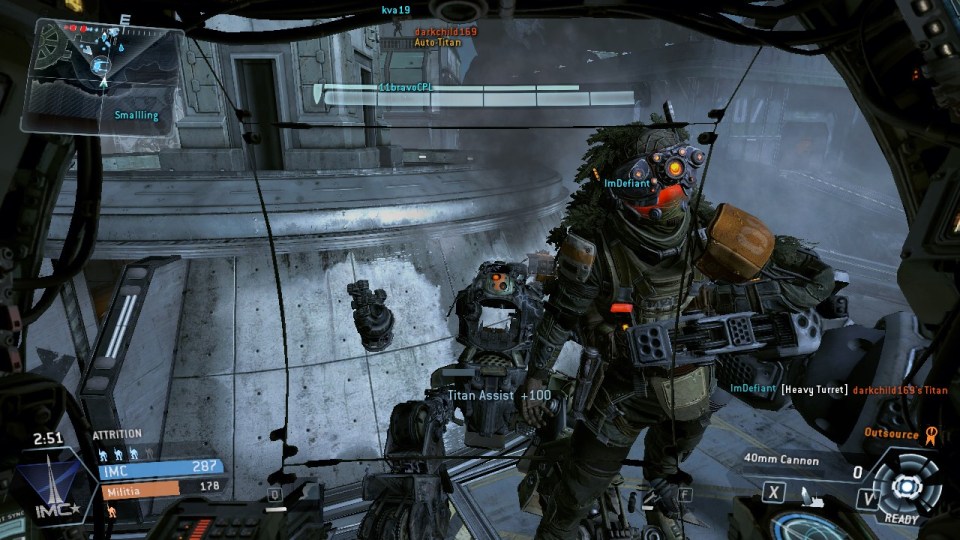
Task: Click the Outsource burn card ribbon icon
Action: [x=930, y=434]
